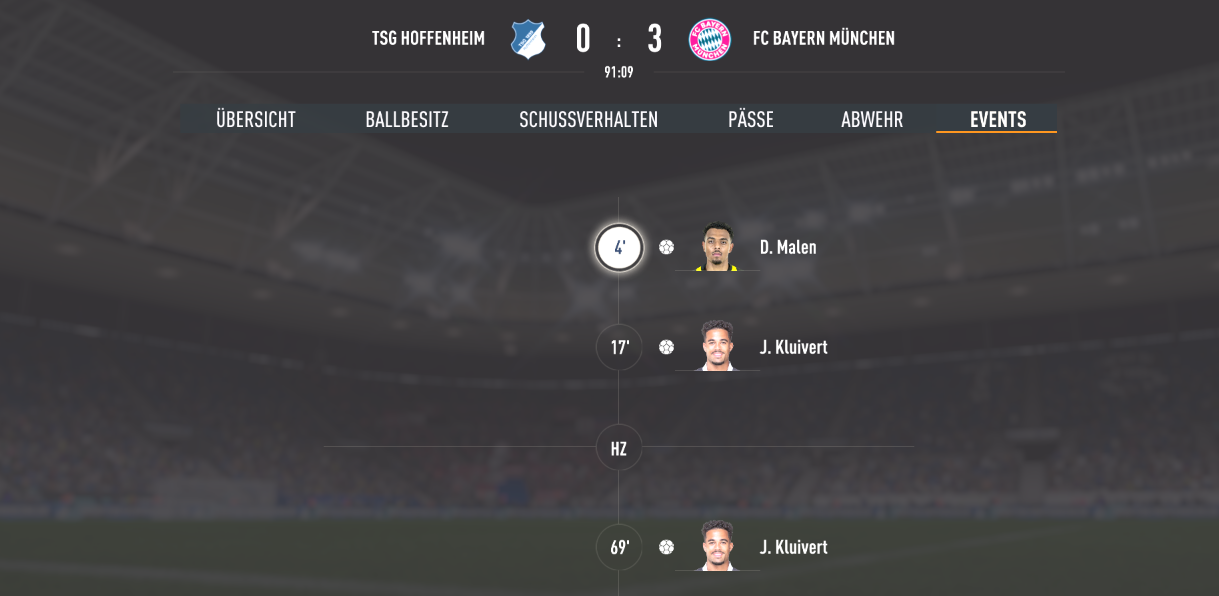Select the 17' goal event marker
This screenshot has height=596, width=1219.
click(619, 348)
